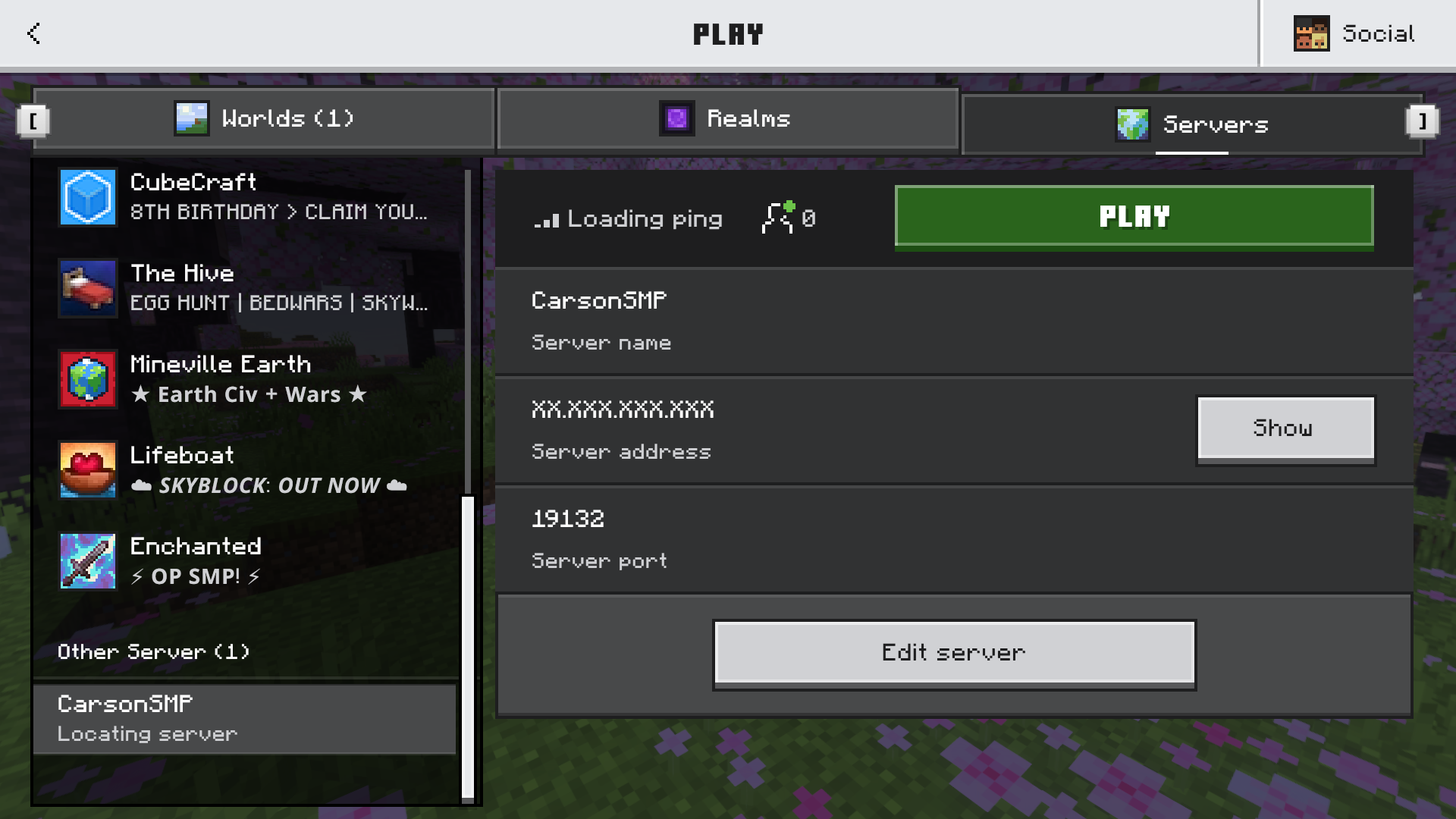1456x819 pixels.
Task: Select the CarsonSMP entry under Other Server
Action: [243, 718]
